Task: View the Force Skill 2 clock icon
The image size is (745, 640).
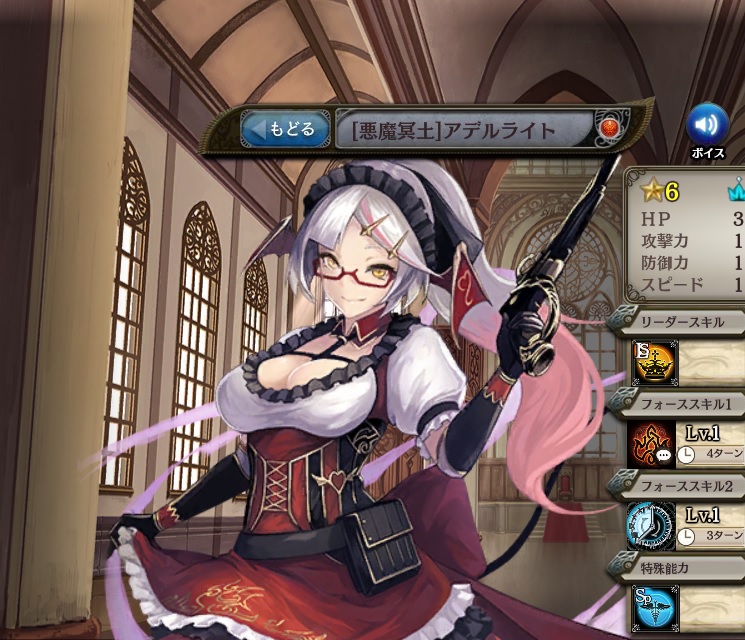Action: tap(651, 526)
